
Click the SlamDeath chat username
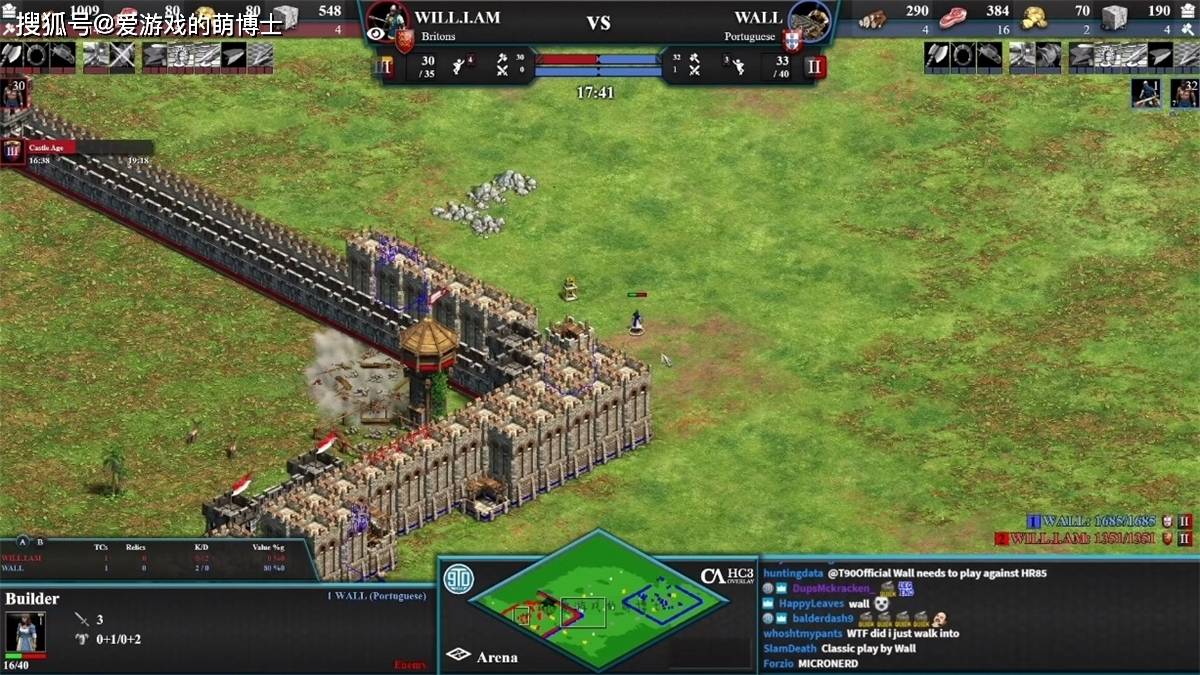tap(790, 648)
